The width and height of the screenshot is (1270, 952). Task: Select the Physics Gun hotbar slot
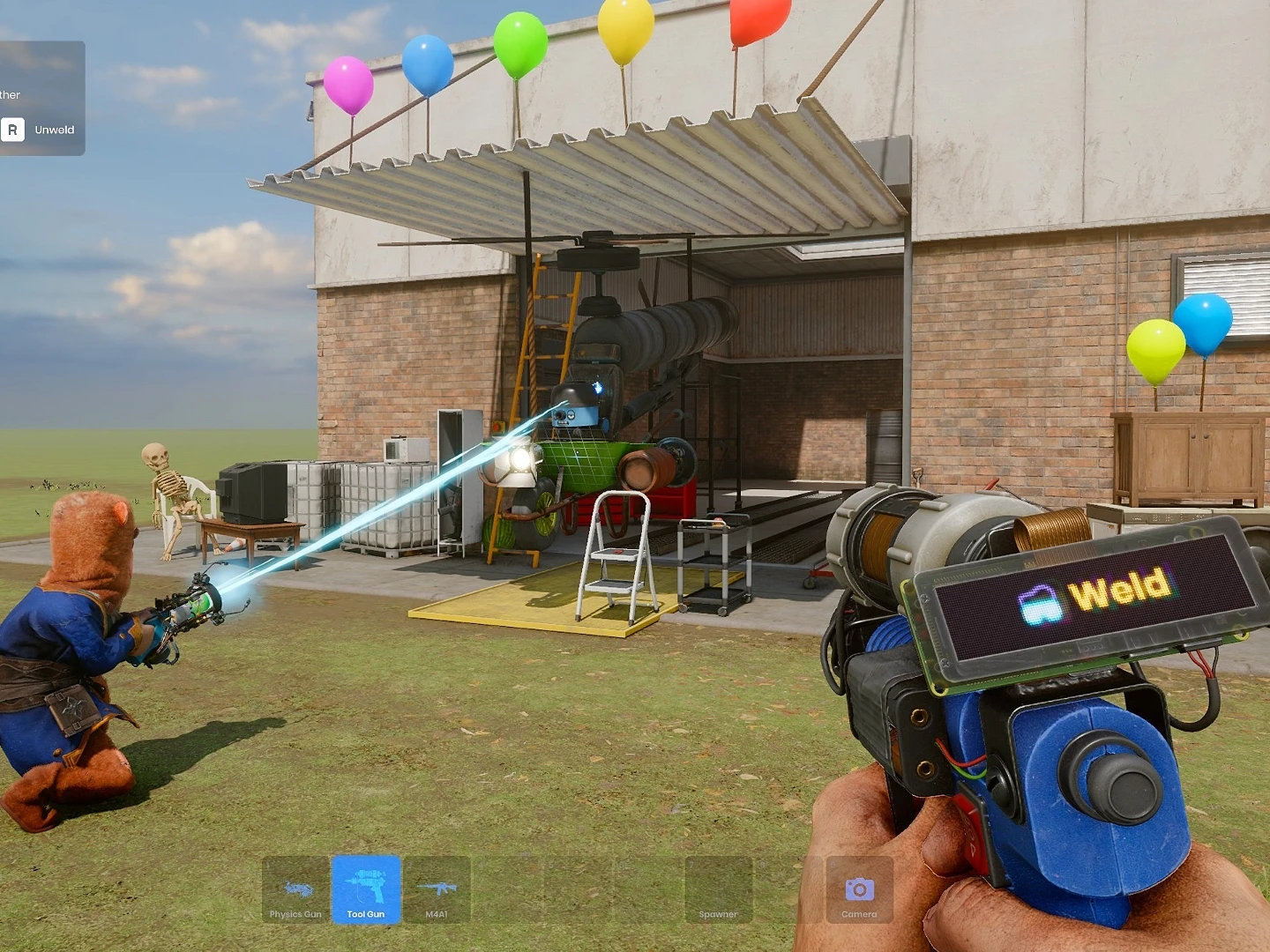tap(295, 890)
